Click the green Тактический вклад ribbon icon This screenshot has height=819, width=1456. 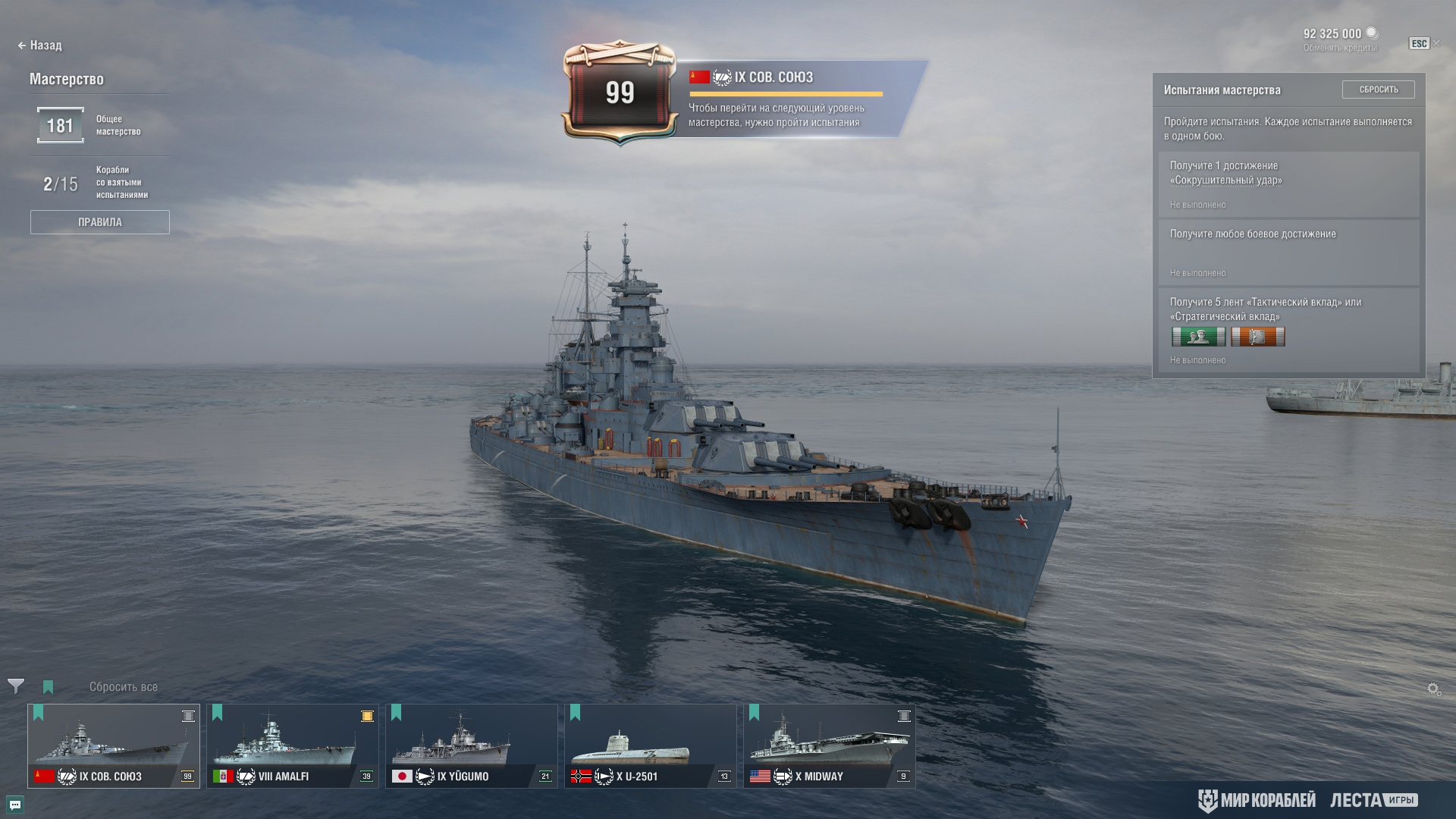click(1198, 337)
